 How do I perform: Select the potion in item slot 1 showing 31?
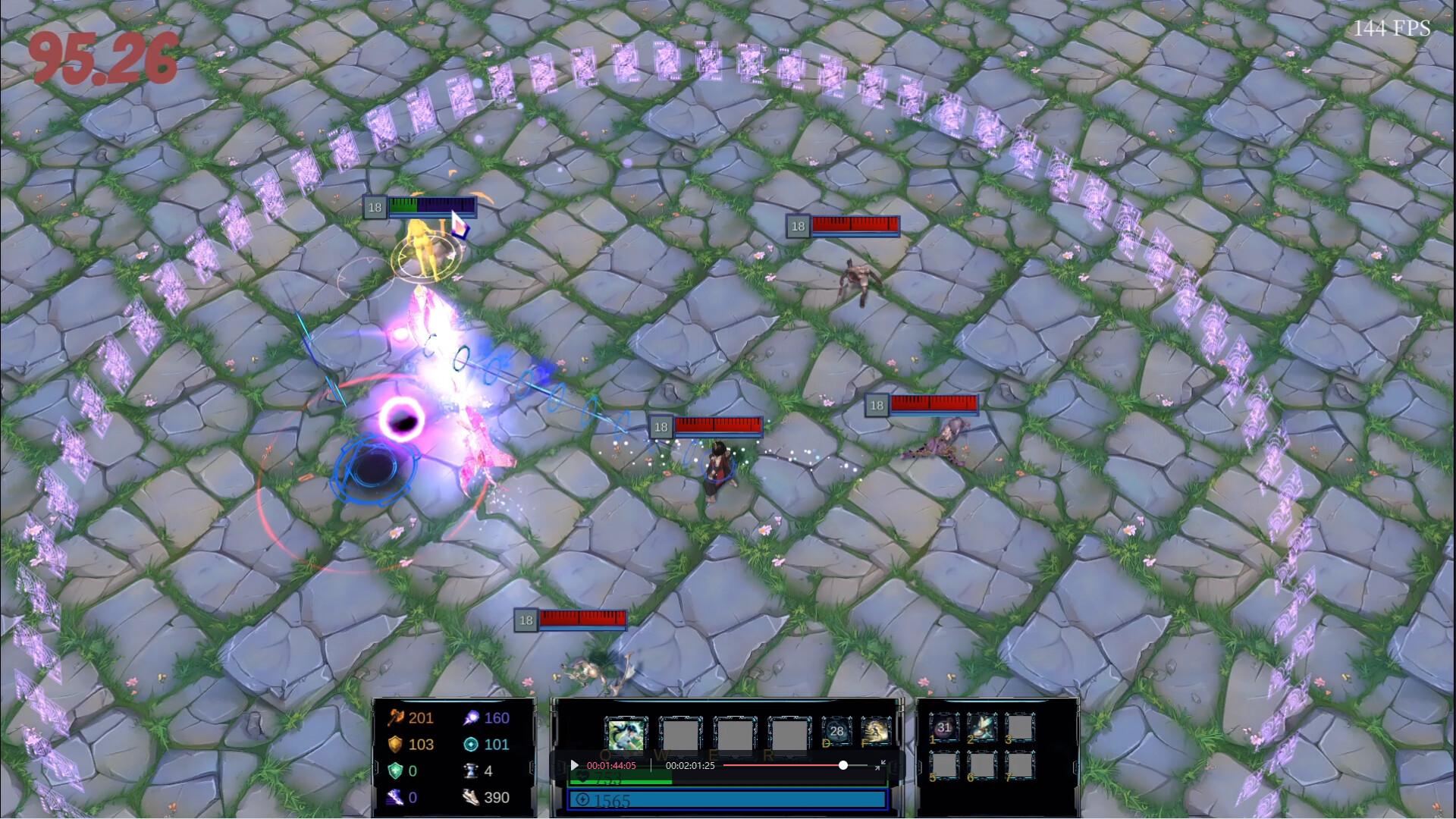943,727
